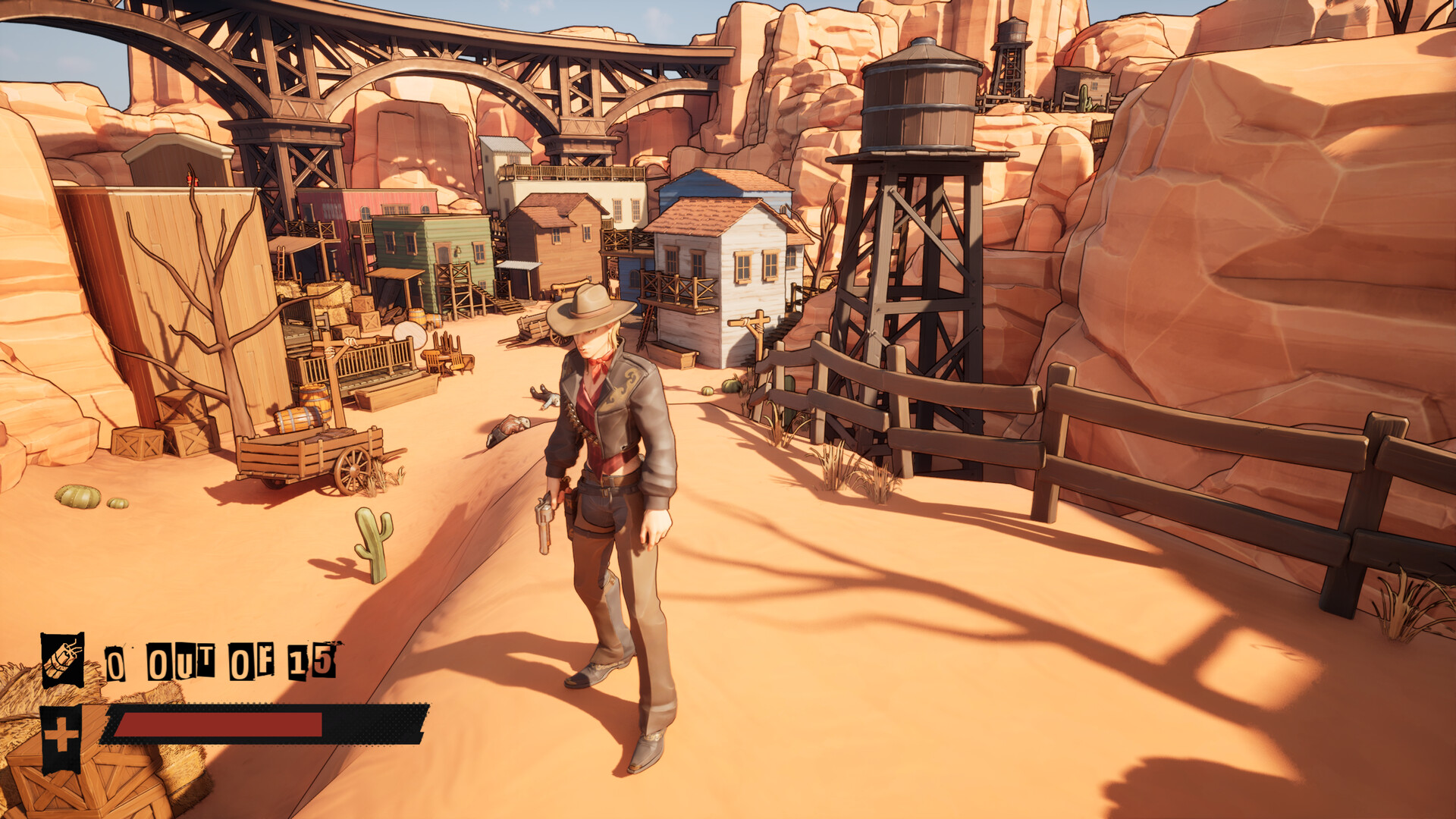Select the health cross icon
The height and width of the screenshot is (819, 1456).
63,733
